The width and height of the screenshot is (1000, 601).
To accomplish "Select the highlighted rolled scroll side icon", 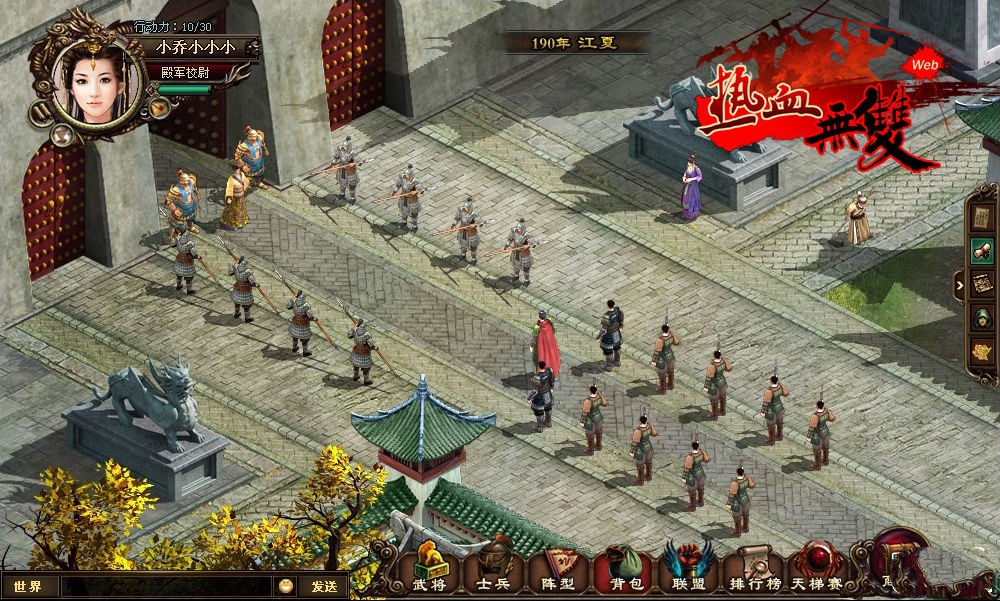I will [x=983, y=250].
